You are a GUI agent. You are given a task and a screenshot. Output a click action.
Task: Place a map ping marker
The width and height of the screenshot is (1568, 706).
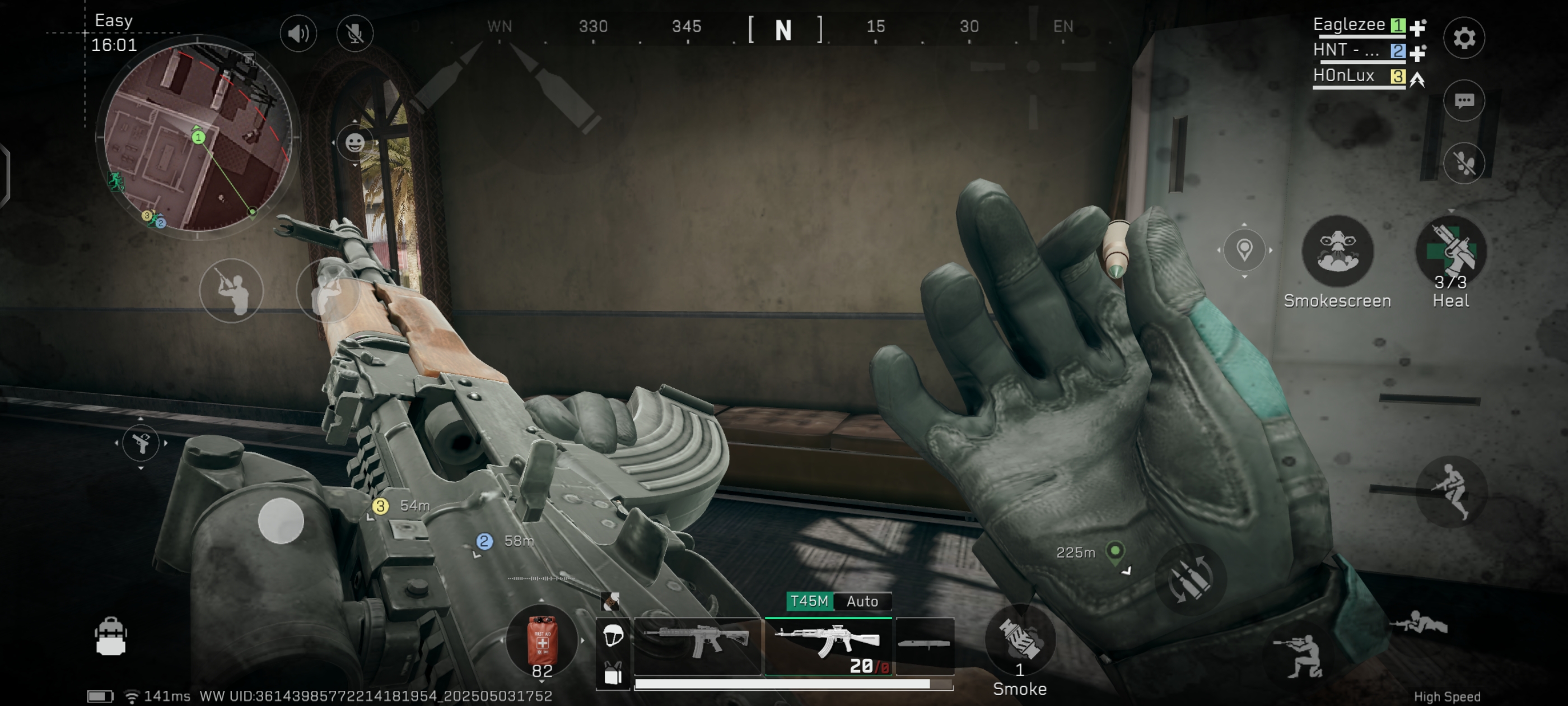pos(1244,249)
